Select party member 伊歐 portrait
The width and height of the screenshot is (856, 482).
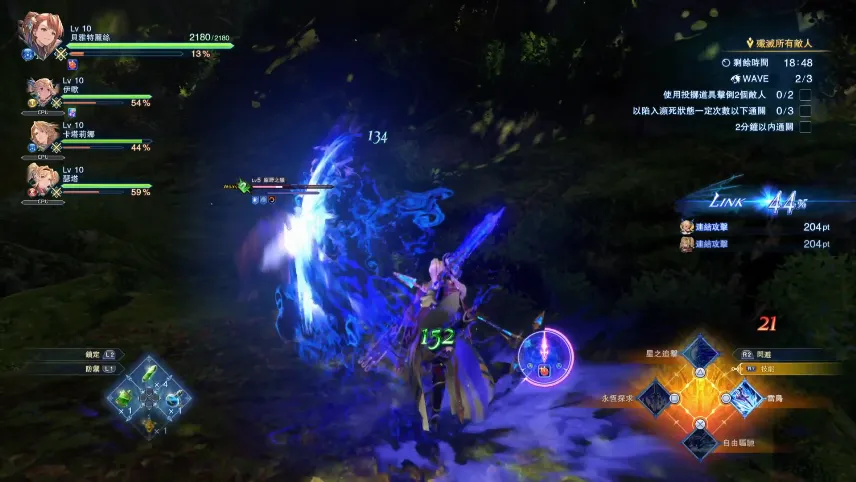(42, 92)
